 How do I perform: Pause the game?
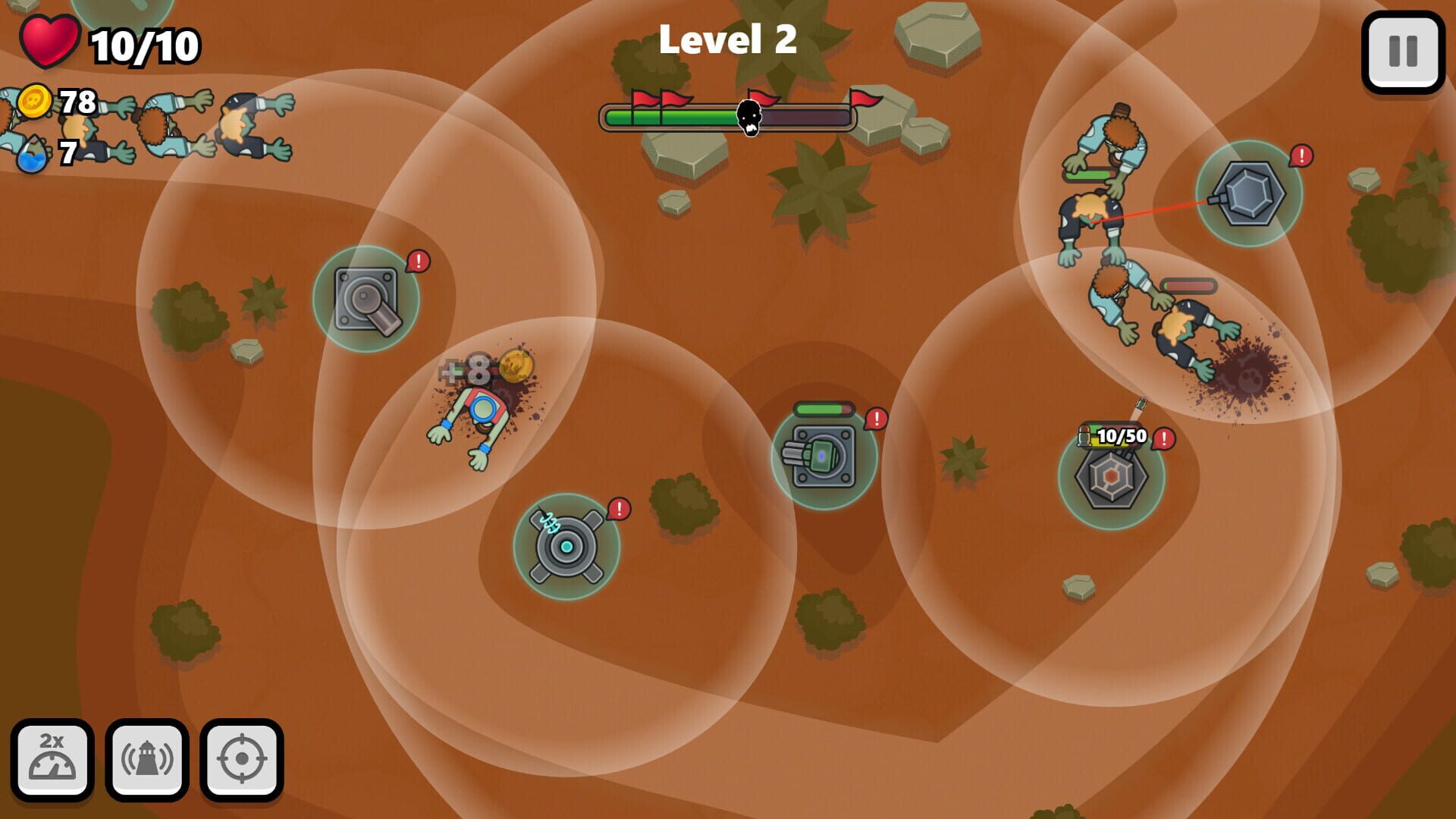tap(1404, 47)
